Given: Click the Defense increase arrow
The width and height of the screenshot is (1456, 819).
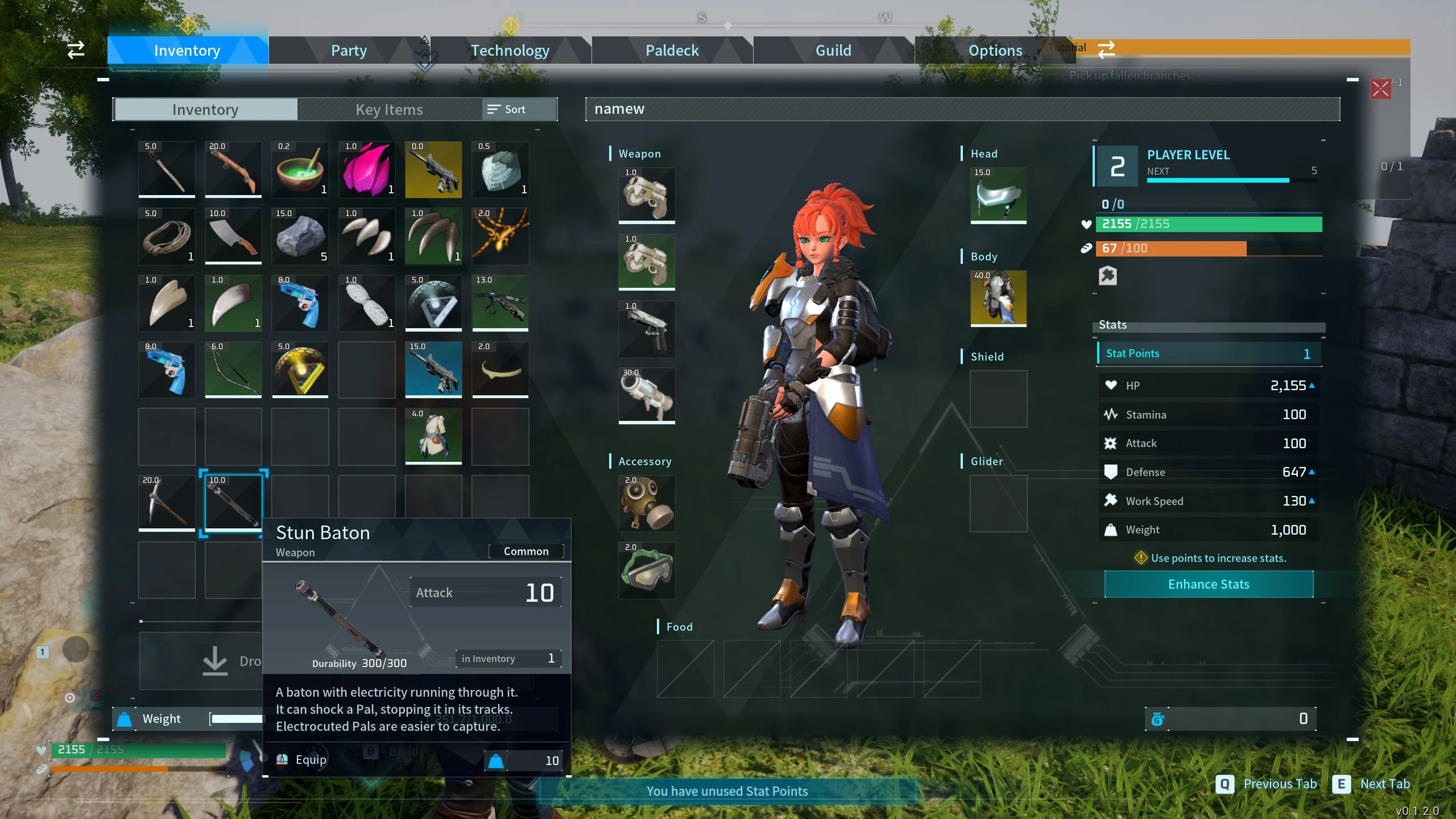Looking at the screenshot, I should pyautogui.click(x=1312, y=471).
